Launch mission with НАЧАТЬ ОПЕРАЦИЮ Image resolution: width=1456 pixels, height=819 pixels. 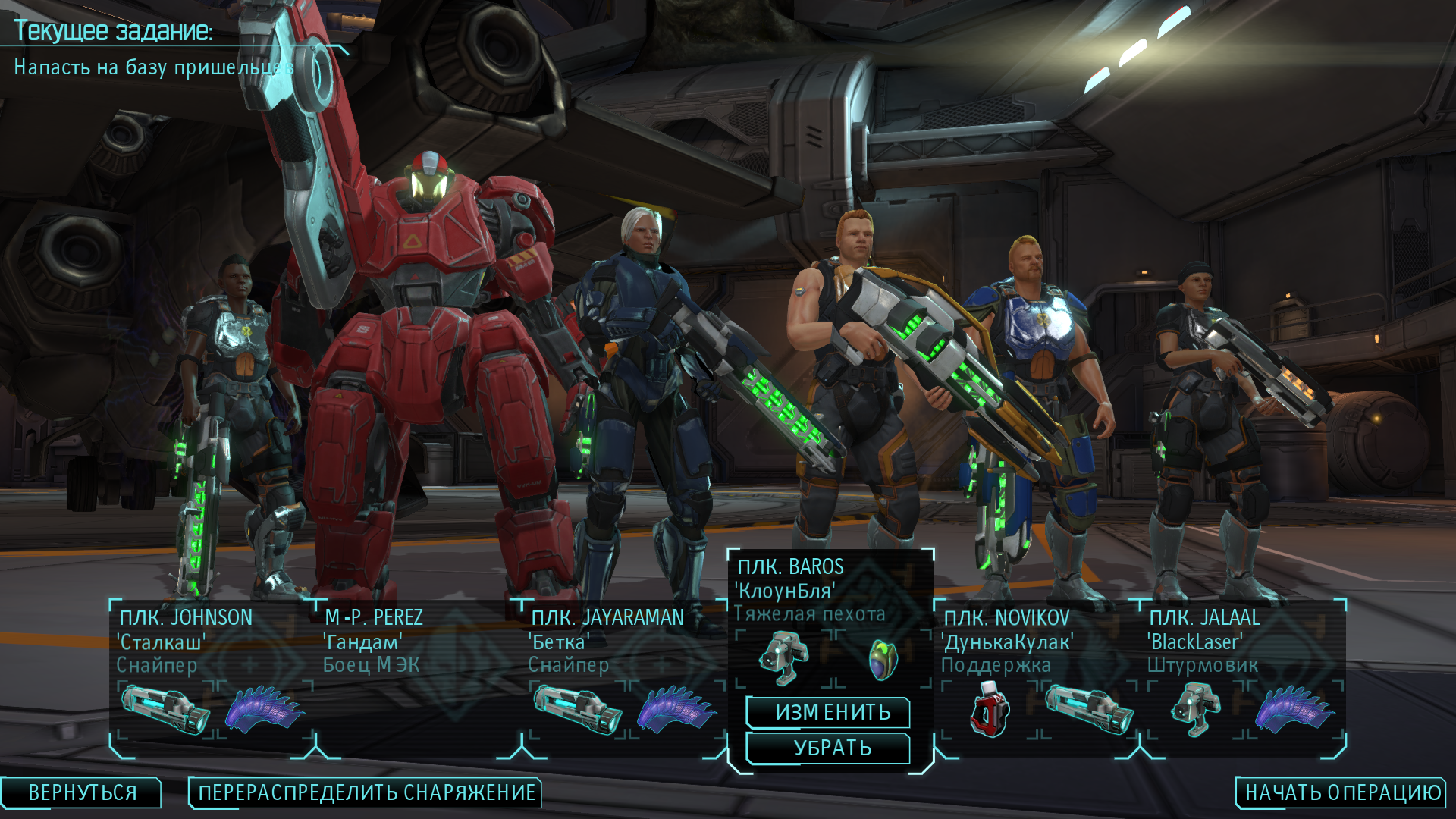click(x=1342, y=793)
